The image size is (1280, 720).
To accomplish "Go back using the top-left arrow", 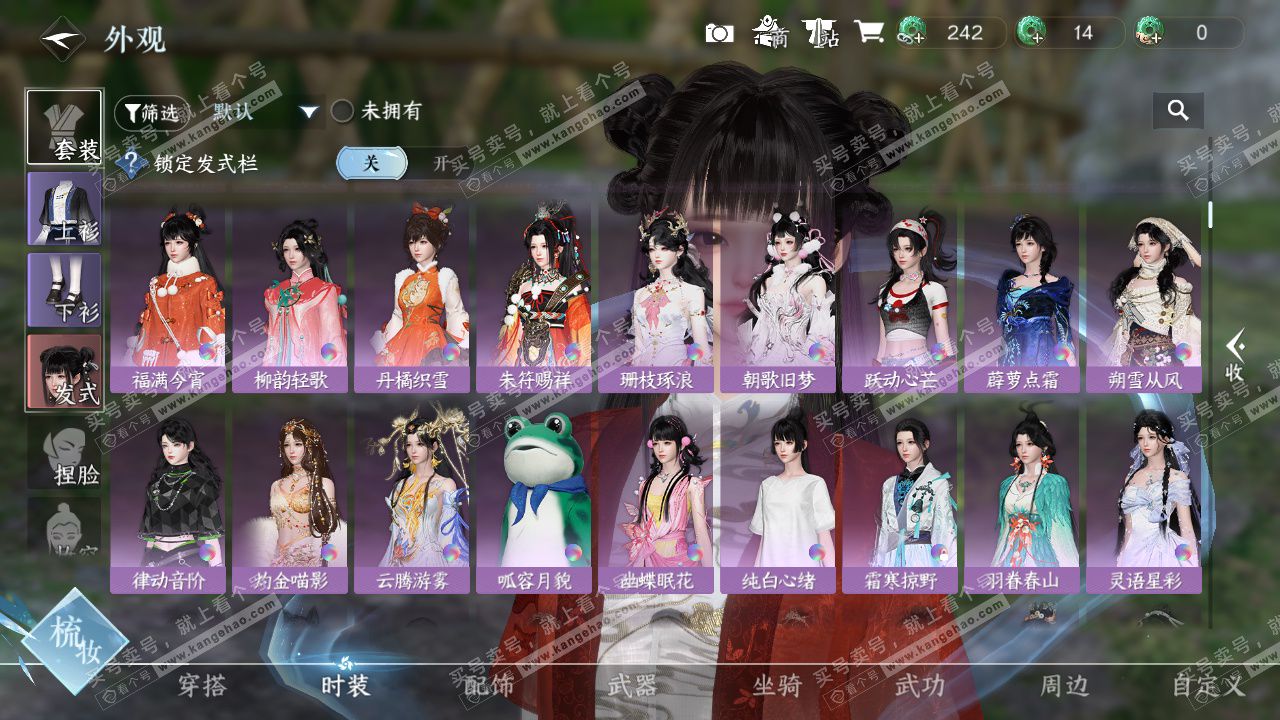I will [62, 39].
